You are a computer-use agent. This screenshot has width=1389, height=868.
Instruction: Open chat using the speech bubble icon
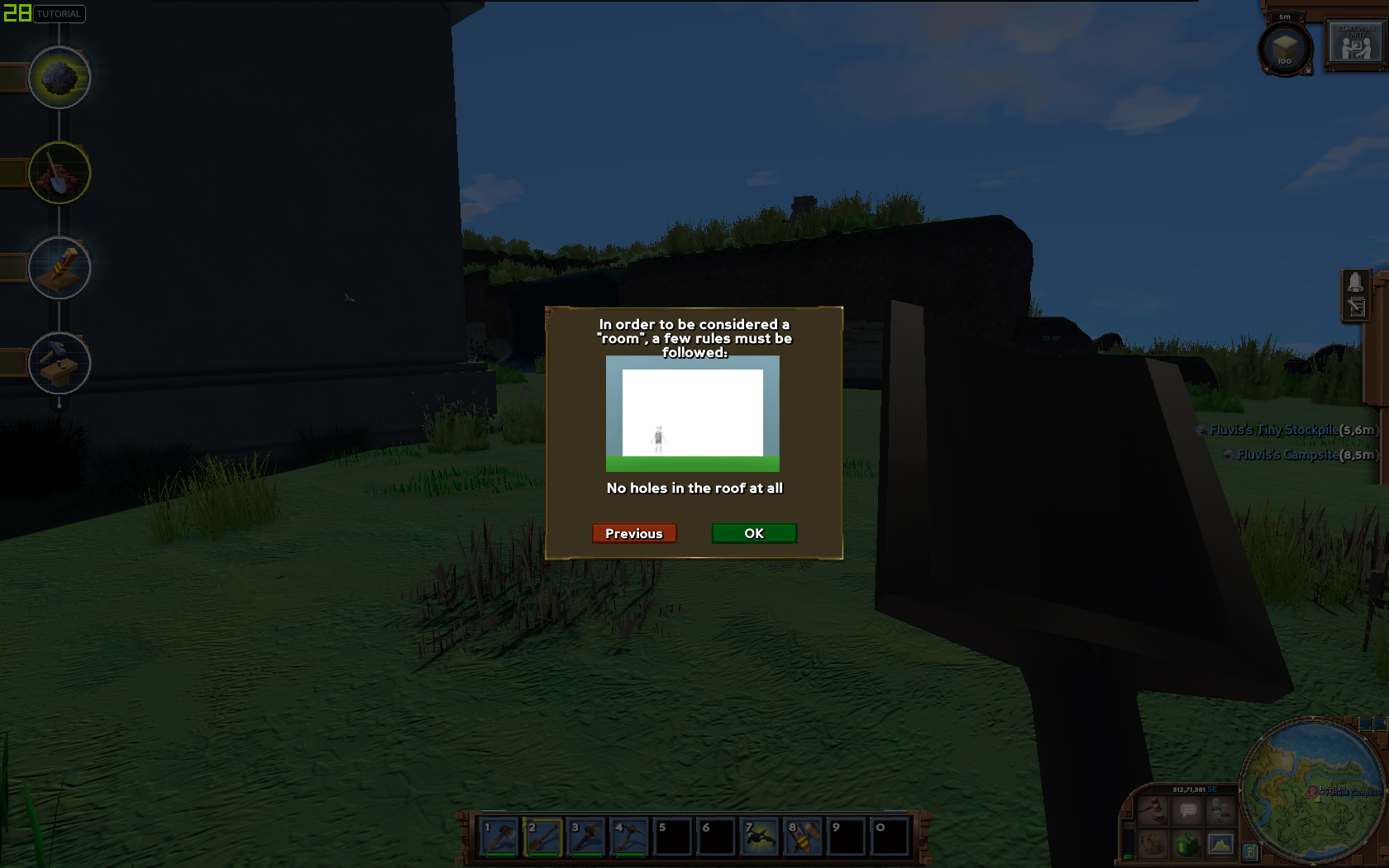(1188, 811)
